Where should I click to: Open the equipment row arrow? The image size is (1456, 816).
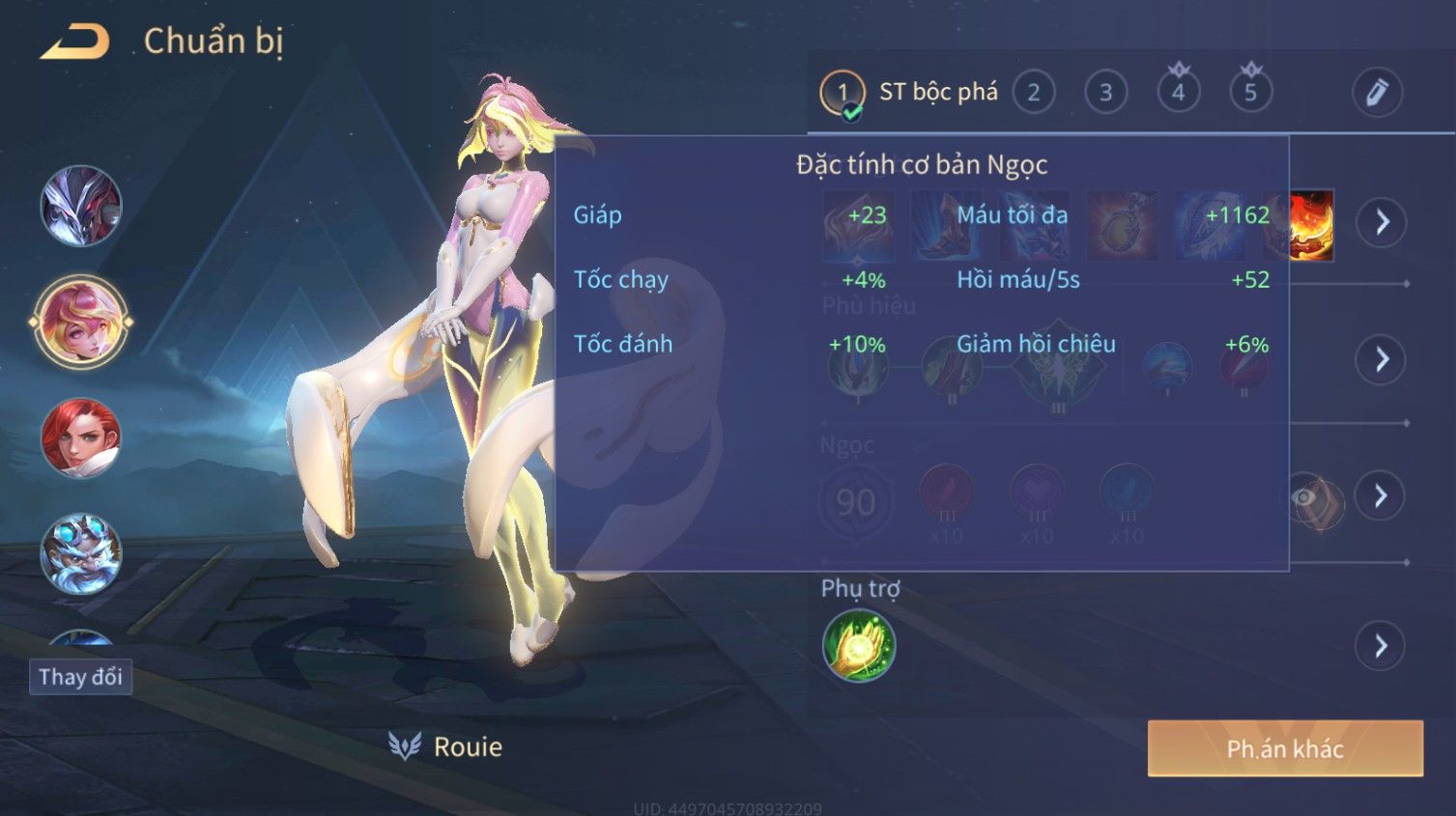coord(1382,222)
